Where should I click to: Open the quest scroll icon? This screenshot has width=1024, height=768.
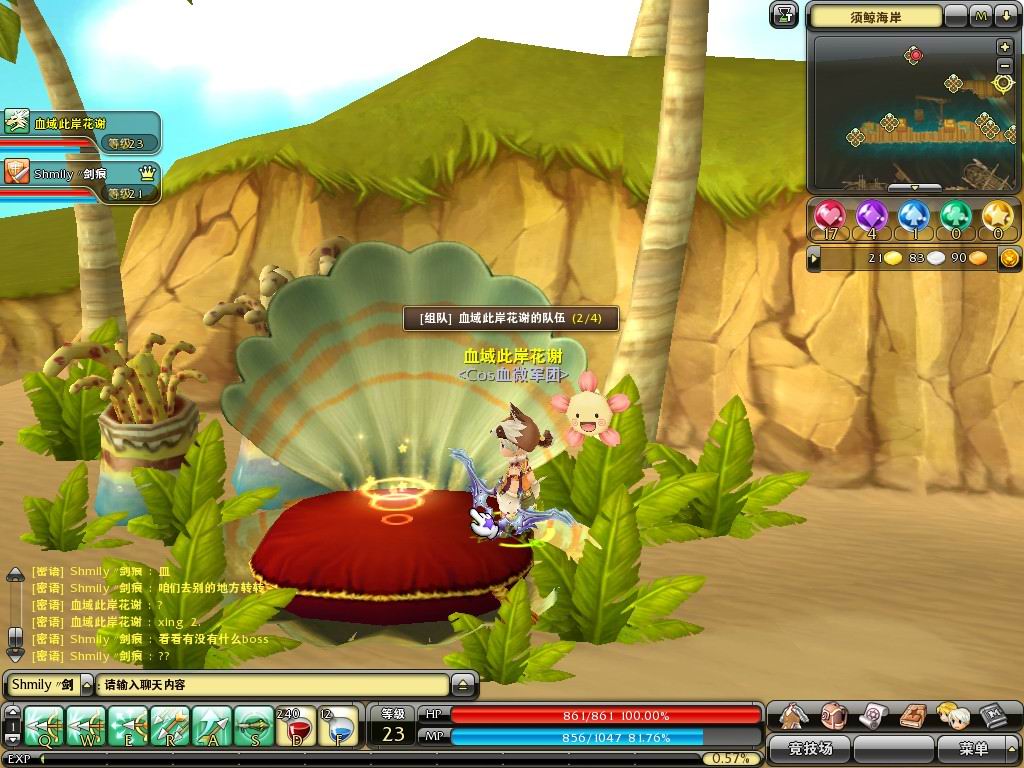point(873,716)
